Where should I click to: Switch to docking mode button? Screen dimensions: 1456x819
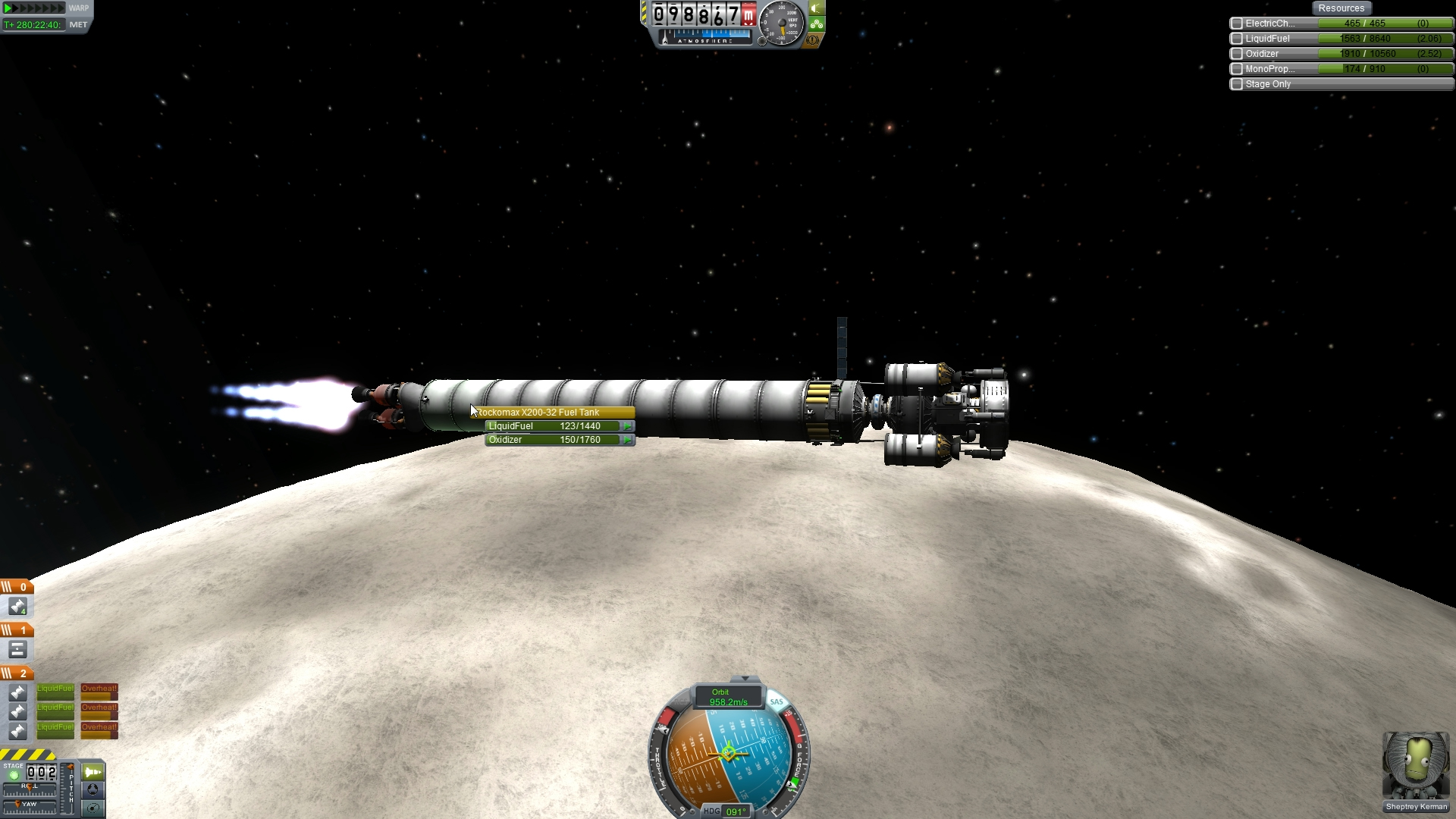[93, 789]
